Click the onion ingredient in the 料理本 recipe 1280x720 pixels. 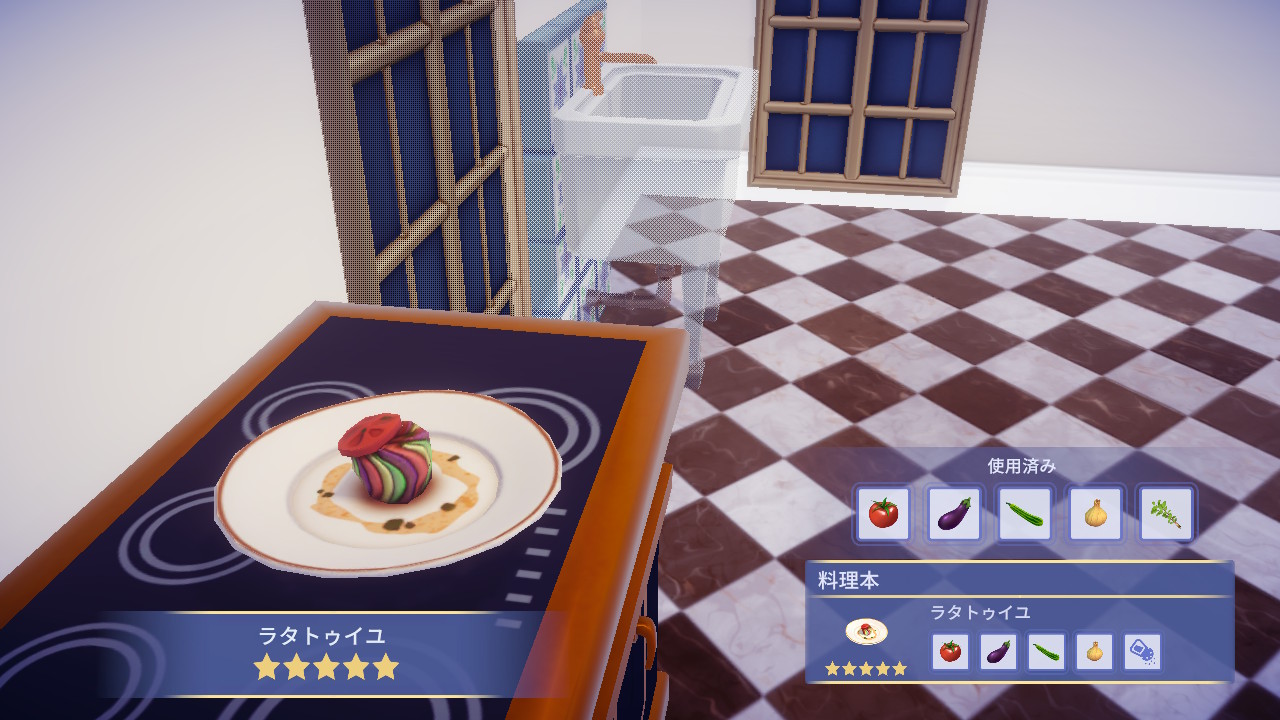click(x=1094, y=652)
